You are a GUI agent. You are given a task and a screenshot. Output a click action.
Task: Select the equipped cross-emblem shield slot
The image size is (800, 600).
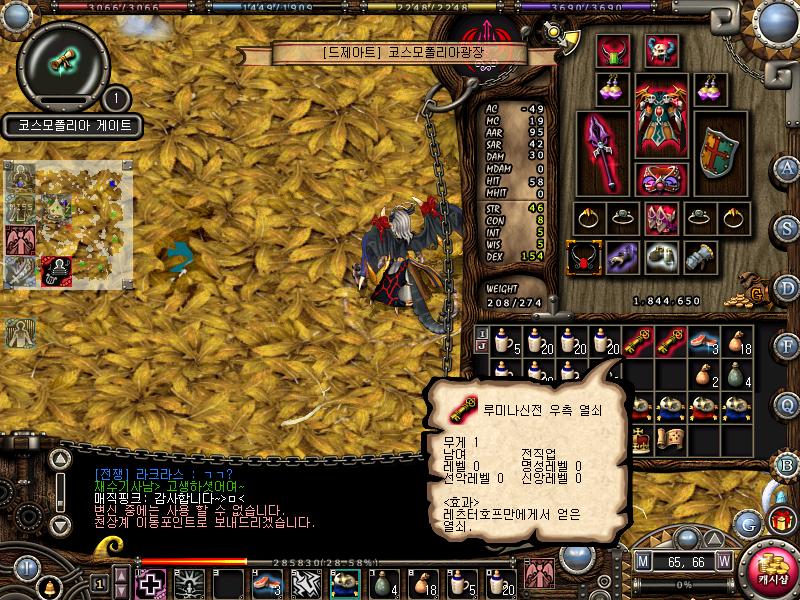pyautogui.click(x=716, y=152)
